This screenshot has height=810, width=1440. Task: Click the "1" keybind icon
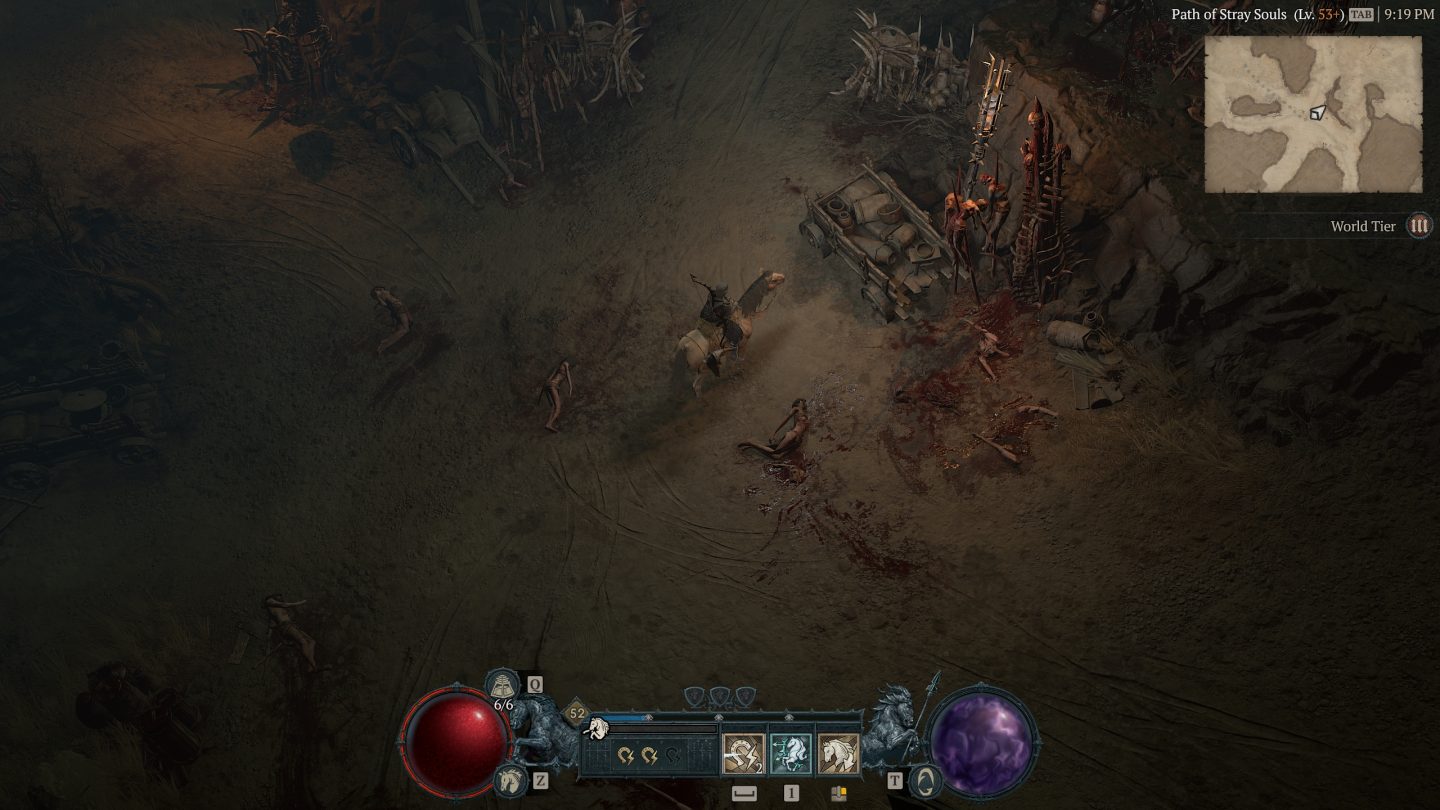pos(791,793)
